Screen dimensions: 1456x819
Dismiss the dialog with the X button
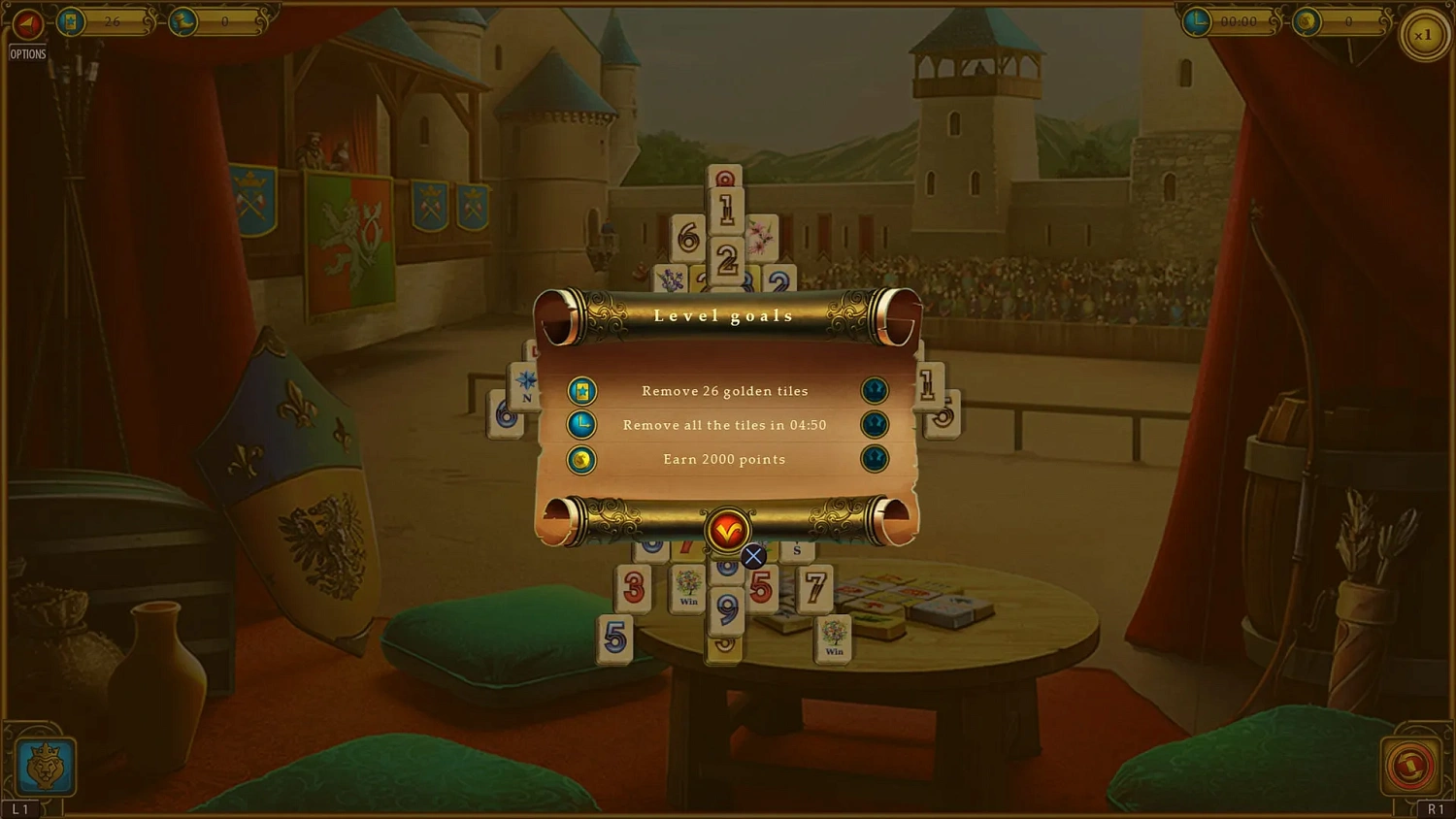753,556
